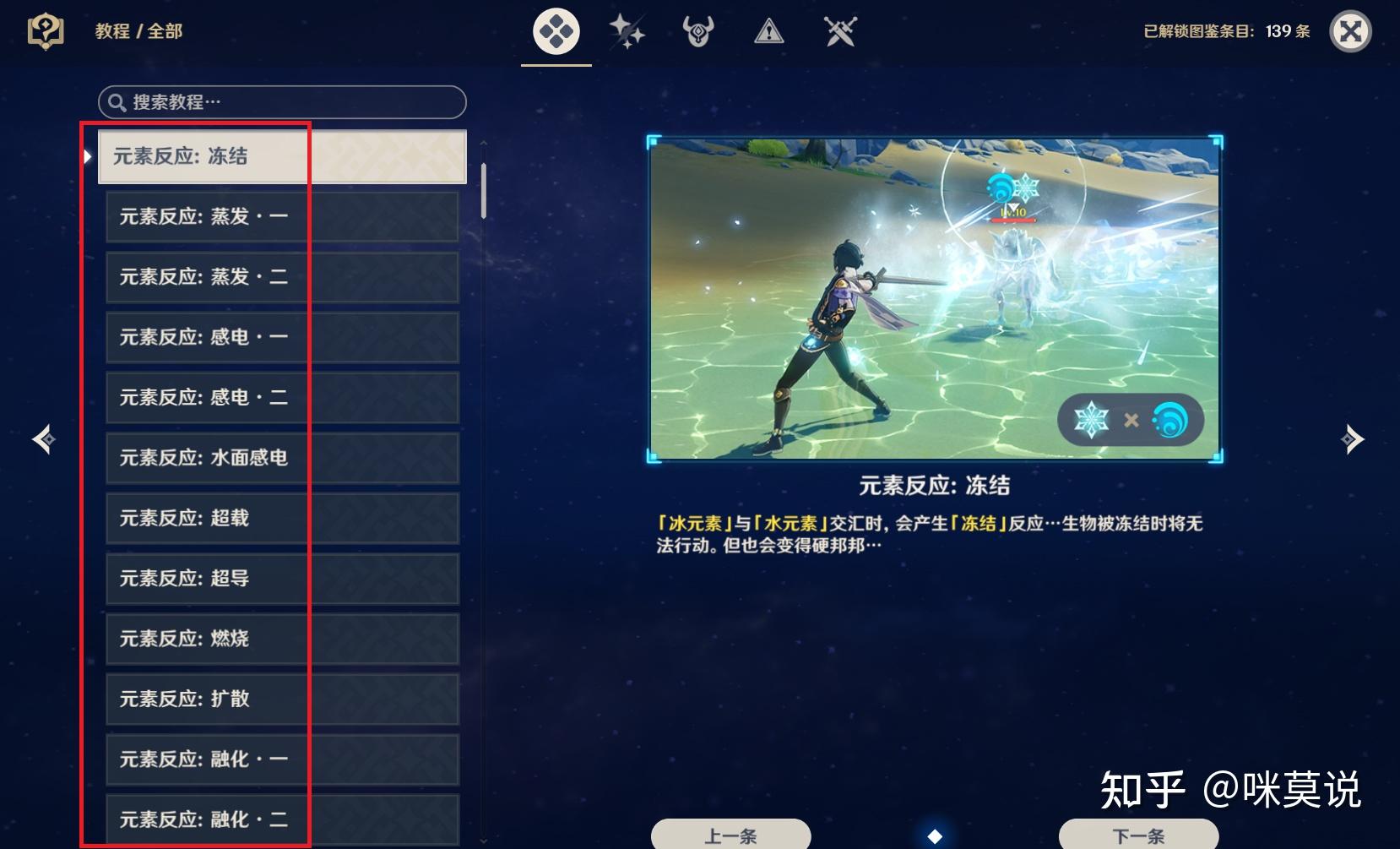Viewport: 1400px width, 849px height.
Task: Close the archive with the X button
Action: (1351, 31)
